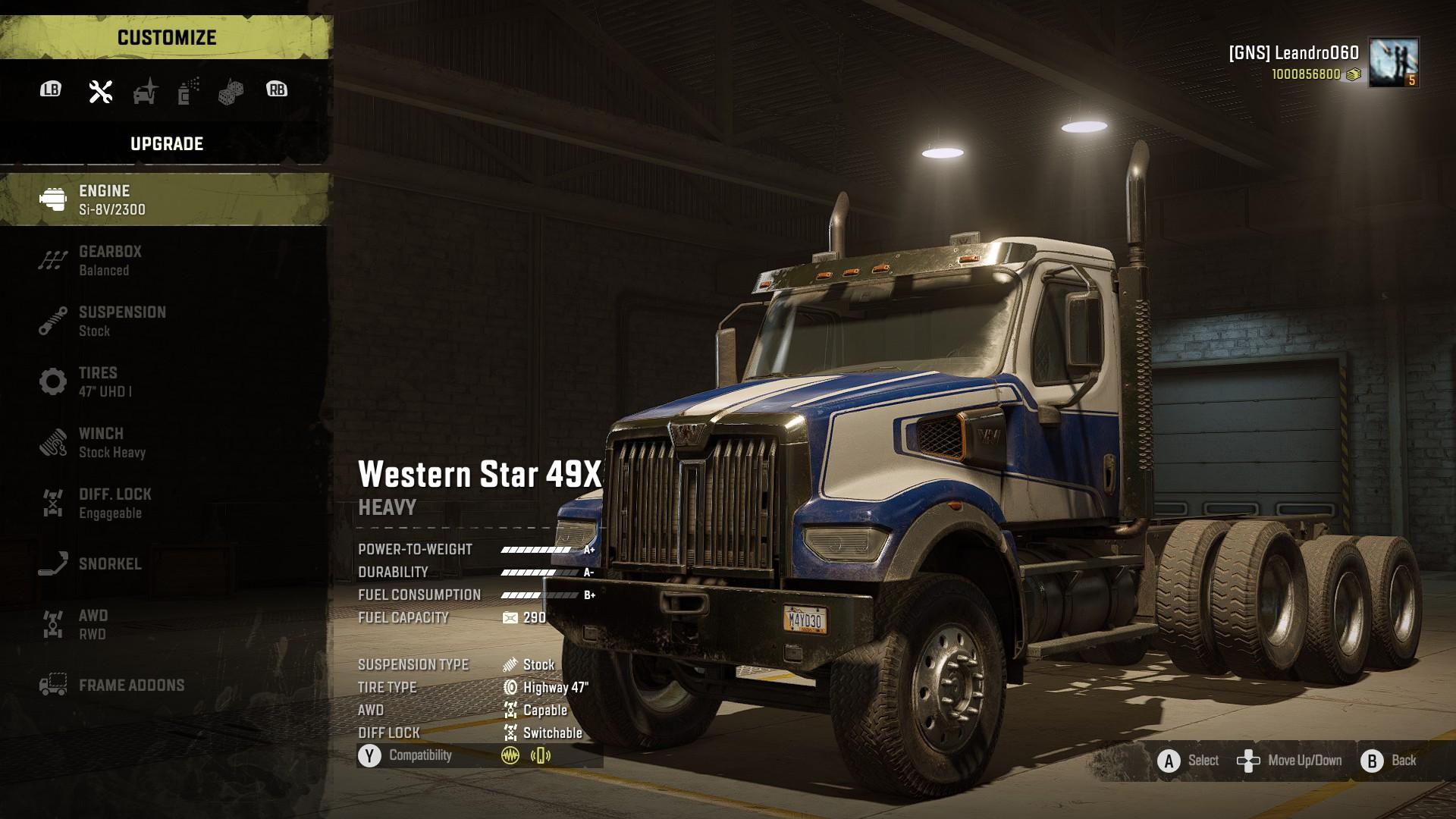Viewport: 1456px width, 819px height.
Task: Select the AWD upgrade option
Action: point(165,624)
